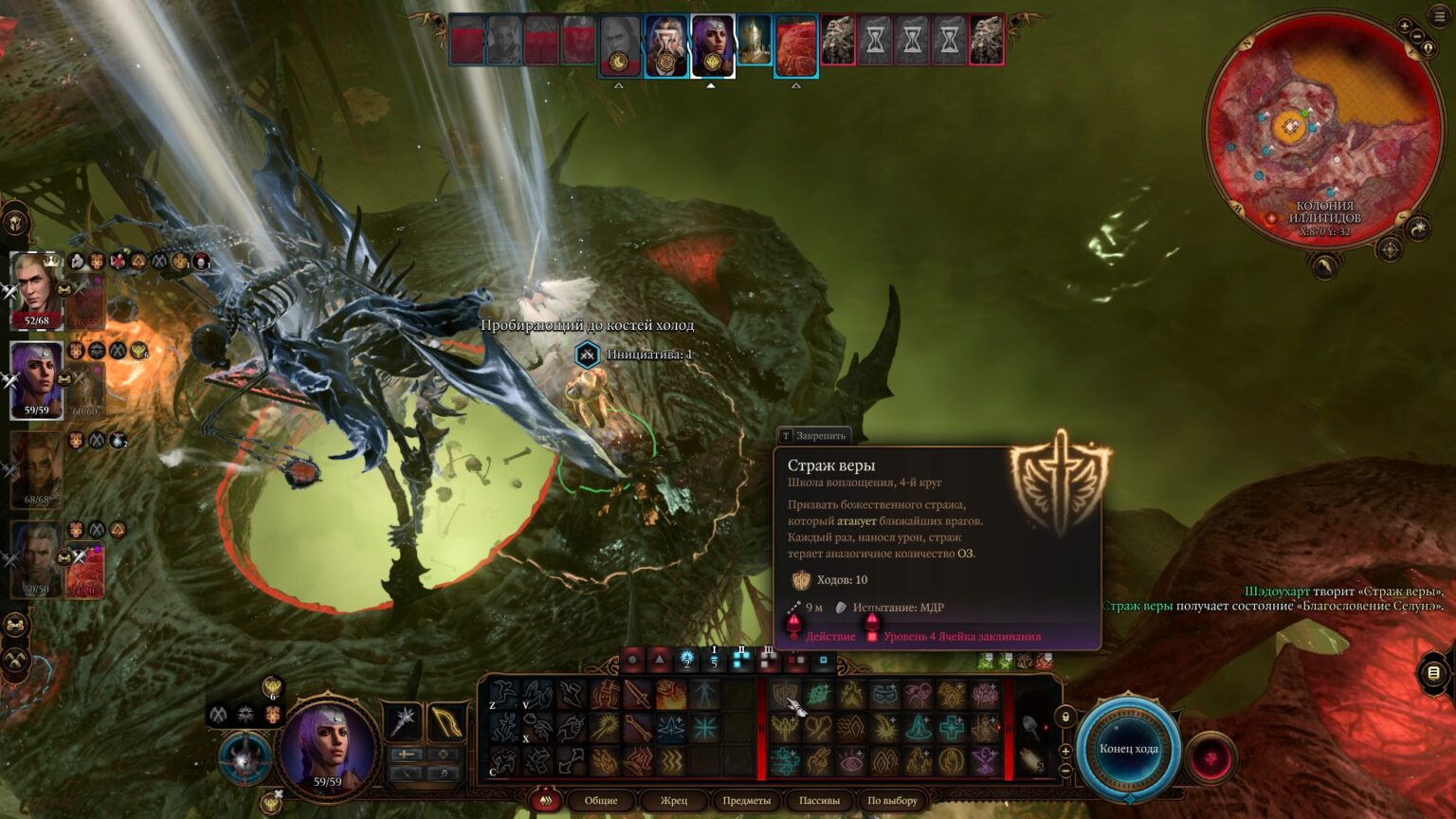Zoom out the minimap
The width and height of the screenshot is (1456, 819).
point(1418,37)
